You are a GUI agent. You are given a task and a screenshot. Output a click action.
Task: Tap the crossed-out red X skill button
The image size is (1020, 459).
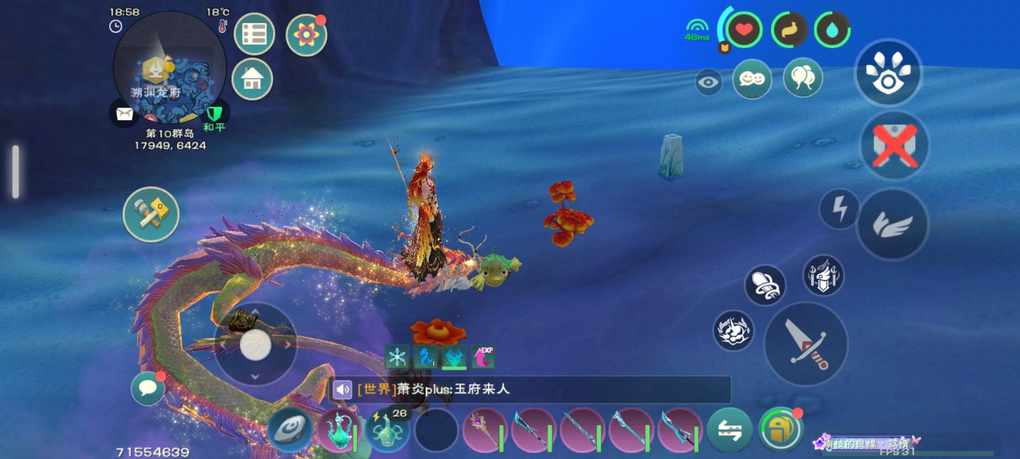point(894,146)
